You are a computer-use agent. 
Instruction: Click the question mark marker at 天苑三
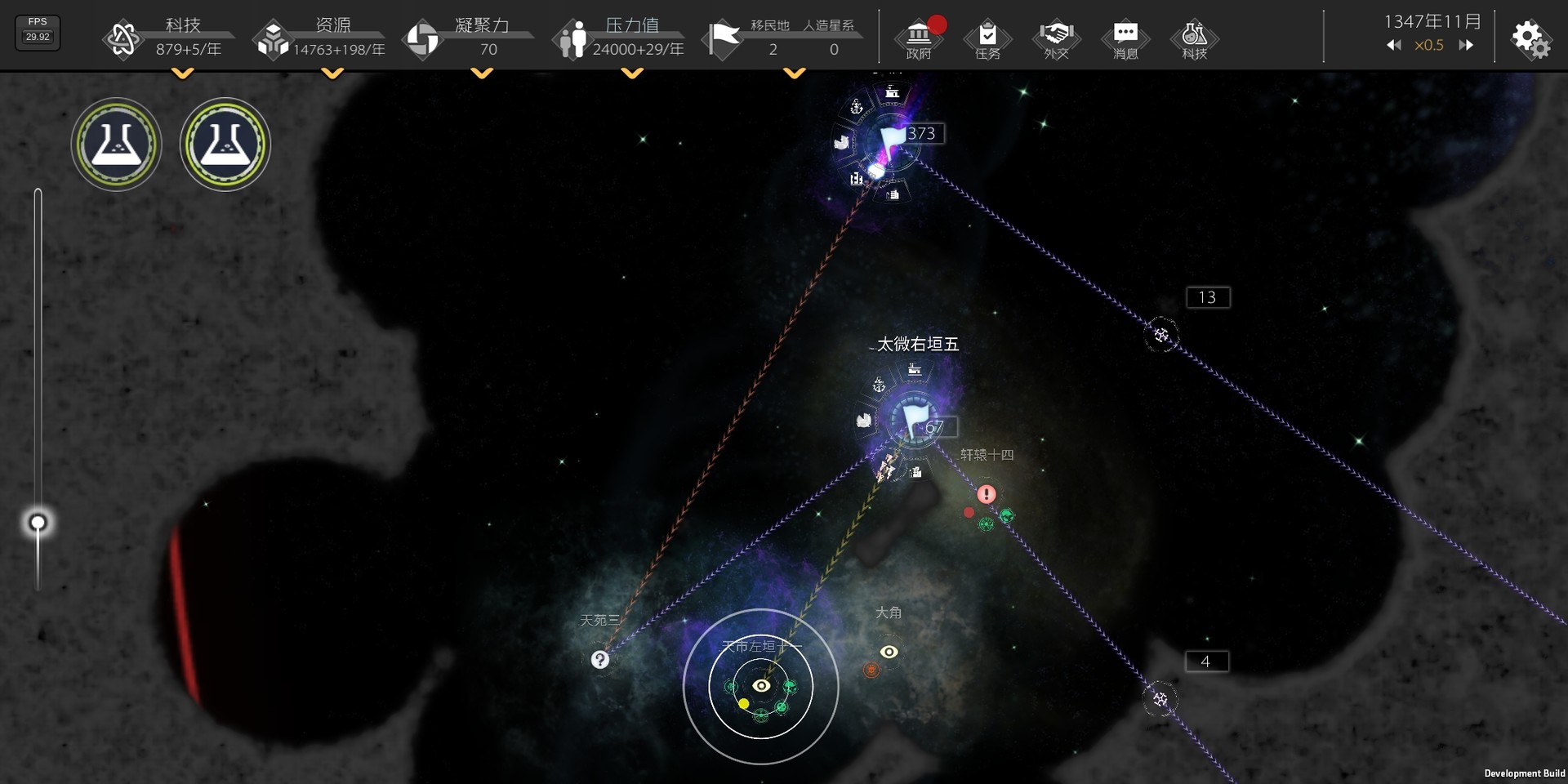[x=600, y=660]
